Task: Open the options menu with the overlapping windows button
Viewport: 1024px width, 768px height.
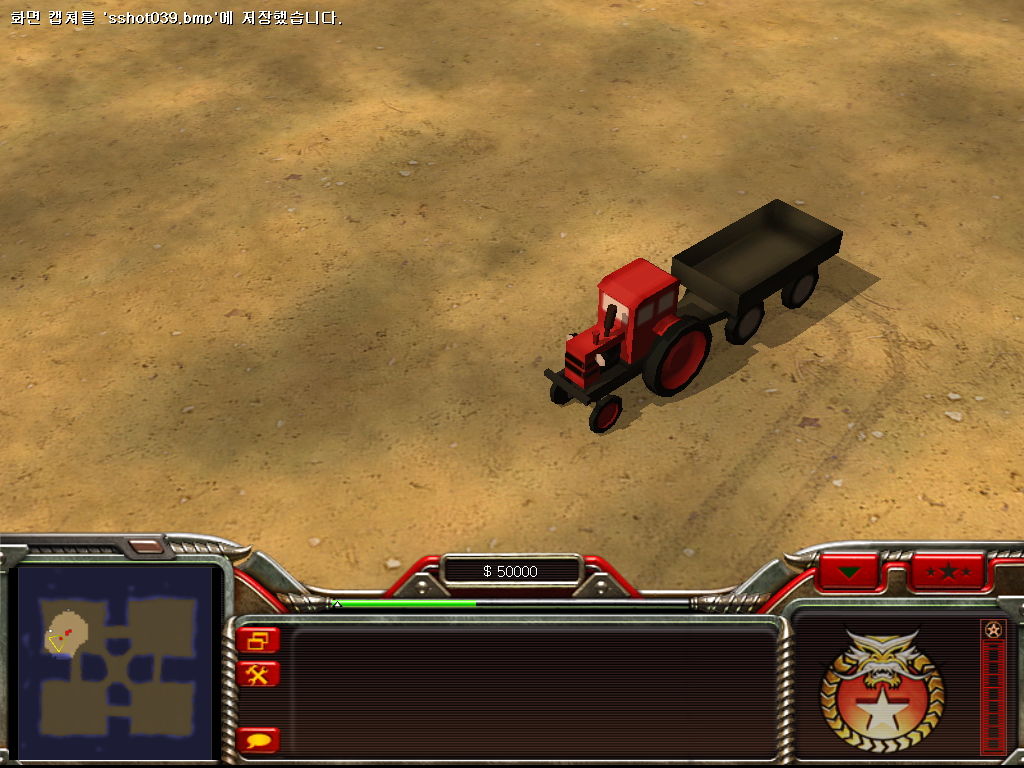Action: pyautogui.click(x=259, y=640)
